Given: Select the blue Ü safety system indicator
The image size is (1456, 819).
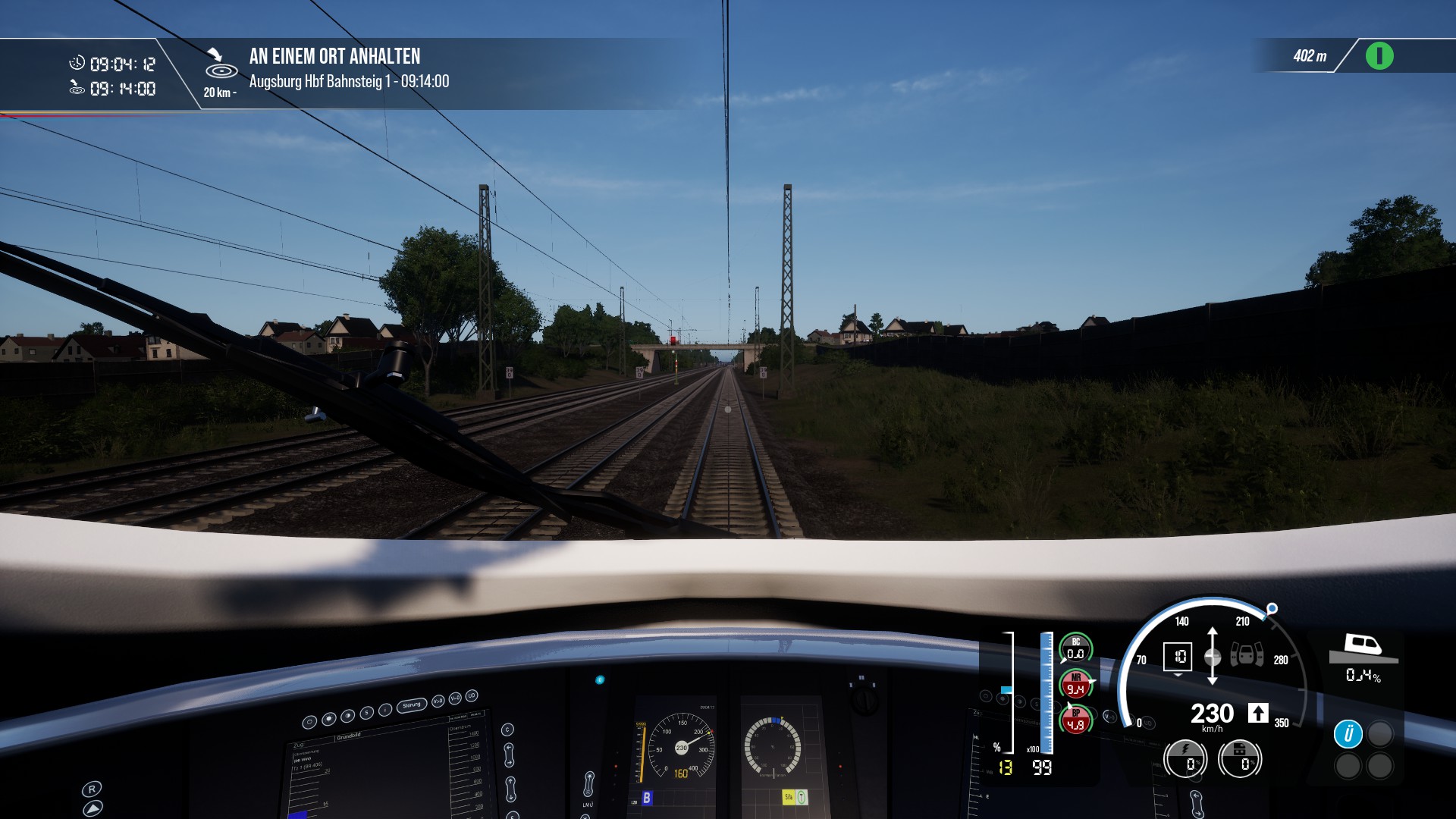Looking at the screenshot, I should pos(1348,733).
